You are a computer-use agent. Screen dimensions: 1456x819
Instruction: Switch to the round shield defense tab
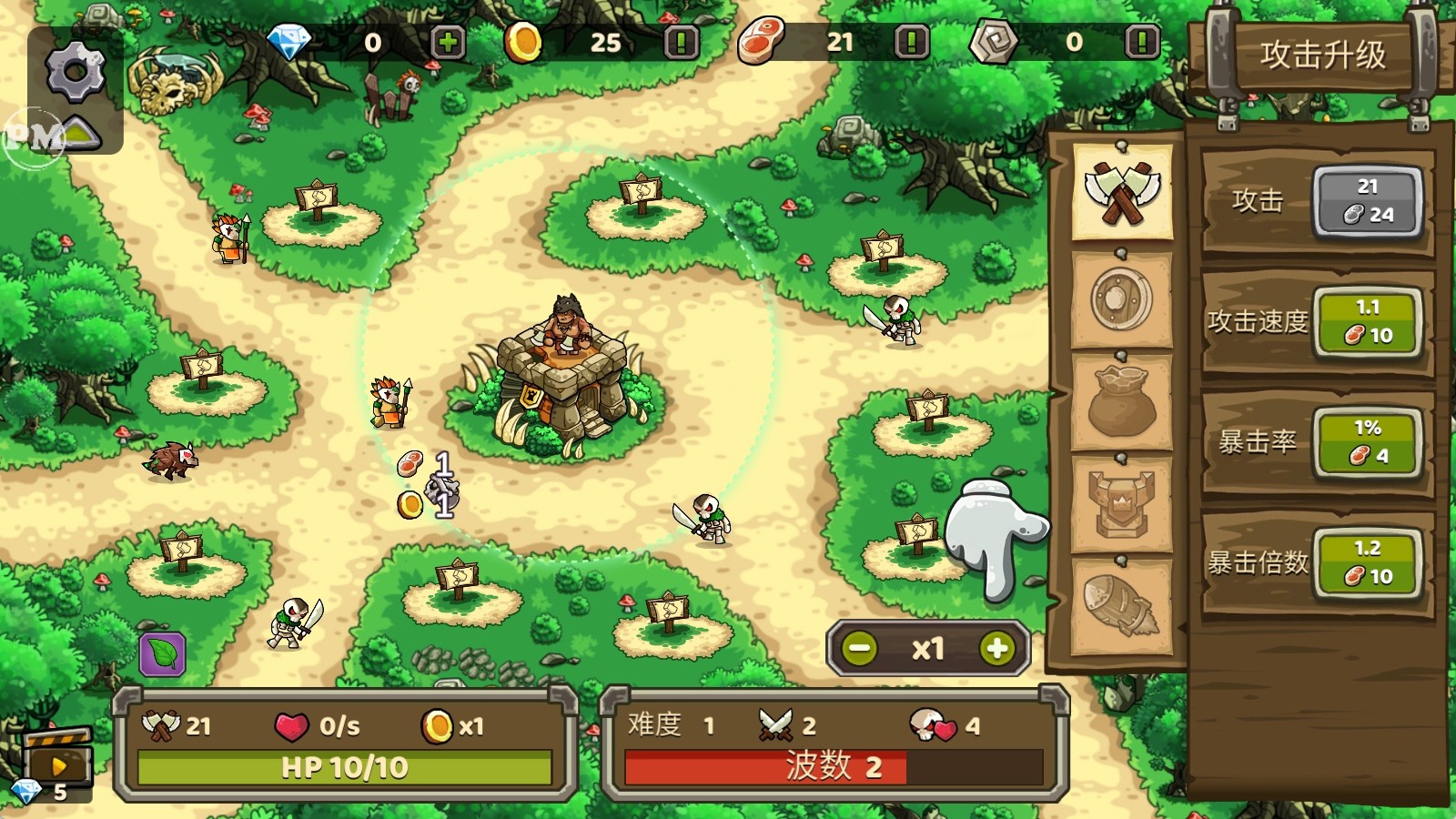point(1122,298)
